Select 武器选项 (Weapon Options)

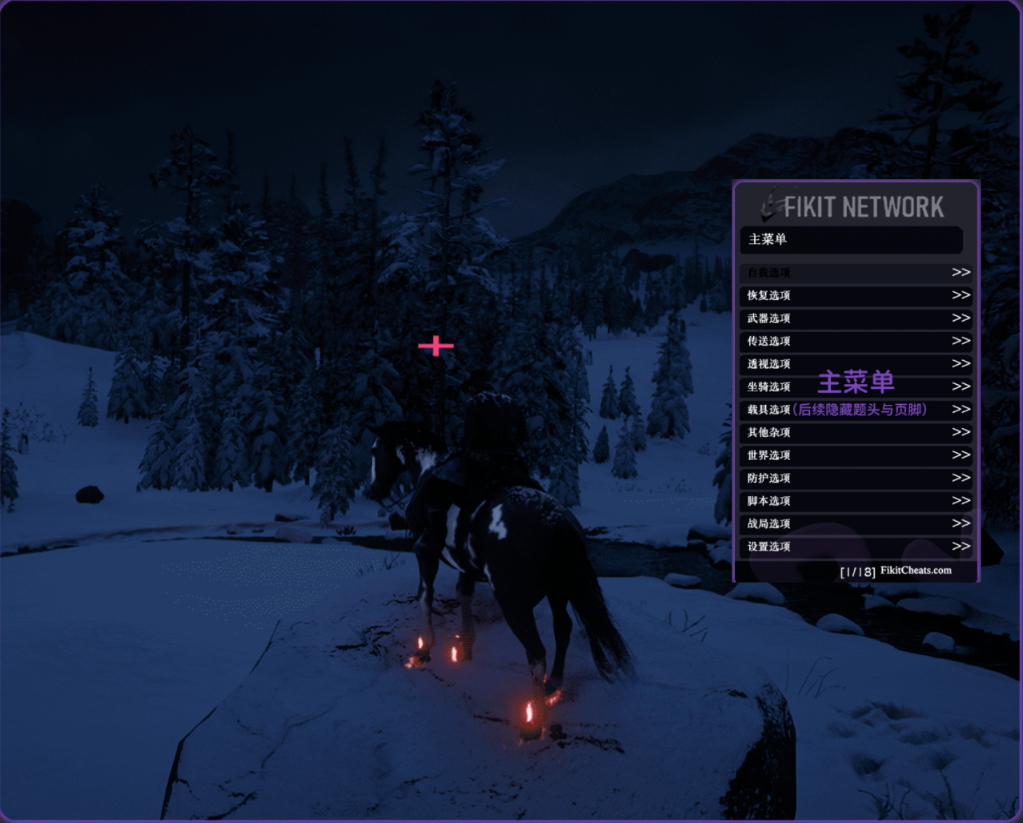pyautogui.click(x=856, y=318)
